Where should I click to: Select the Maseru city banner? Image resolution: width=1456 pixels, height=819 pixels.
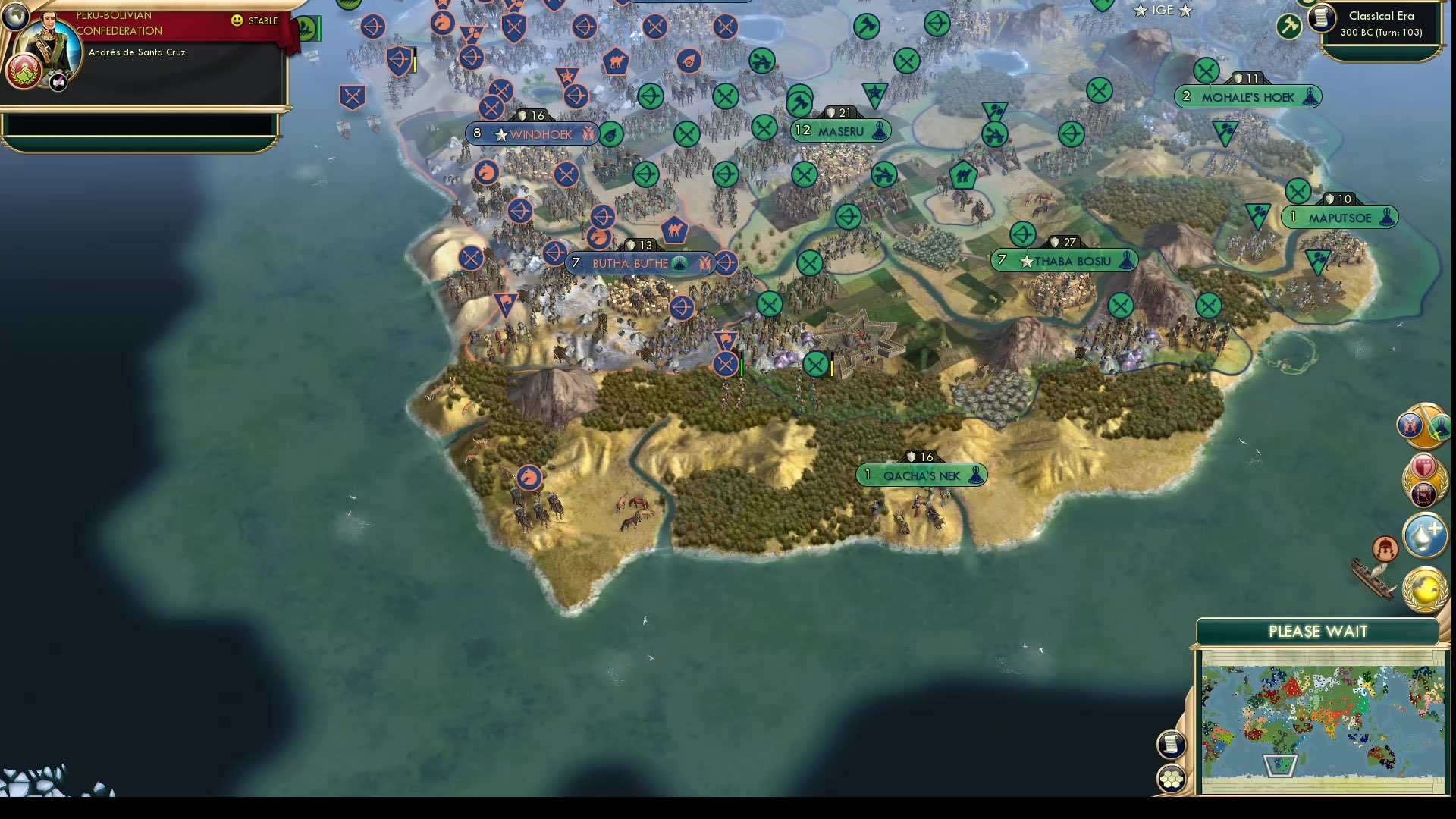pos(840,130)
